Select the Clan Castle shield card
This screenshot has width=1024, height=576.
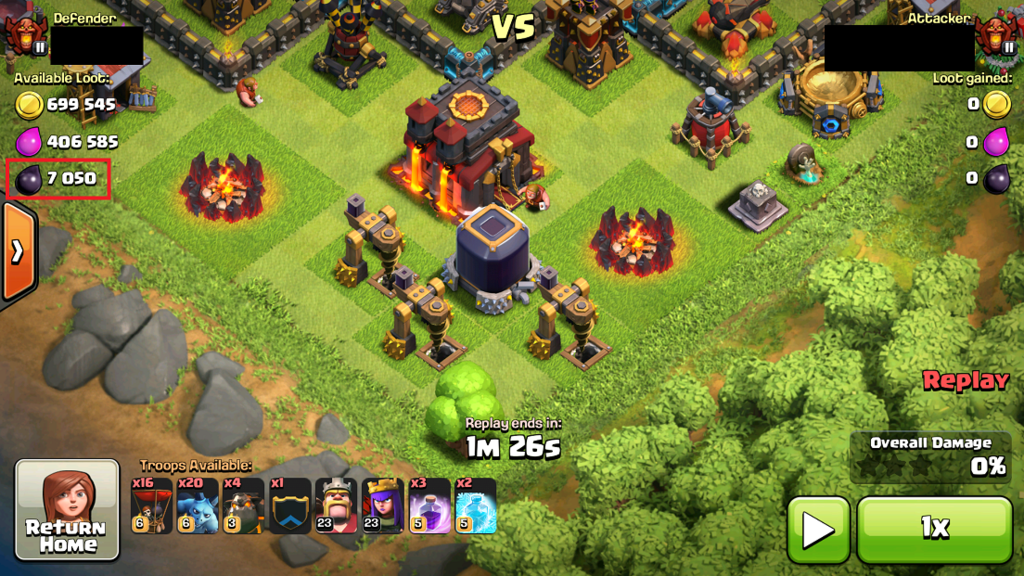click(x=290, y=505)
